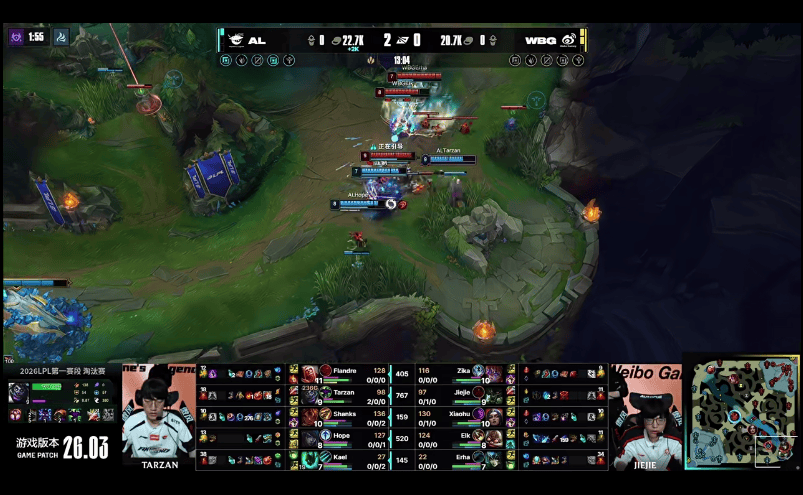The image size is (803, 495).
Task: Select Shanks's row in the scoreboard
Action: (x=340, y=416)
